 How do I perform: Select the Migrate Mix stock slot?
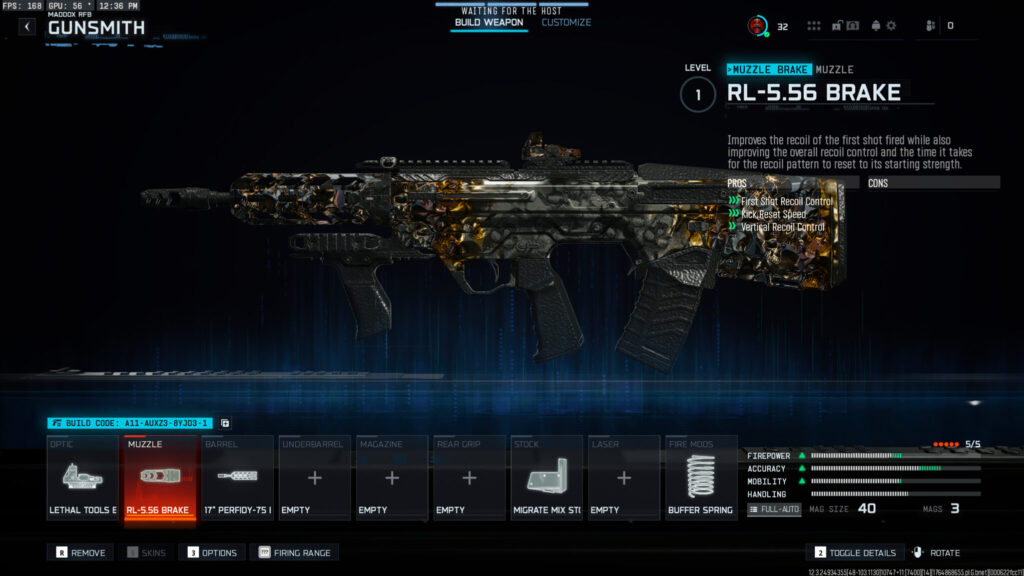click(547, 478)
